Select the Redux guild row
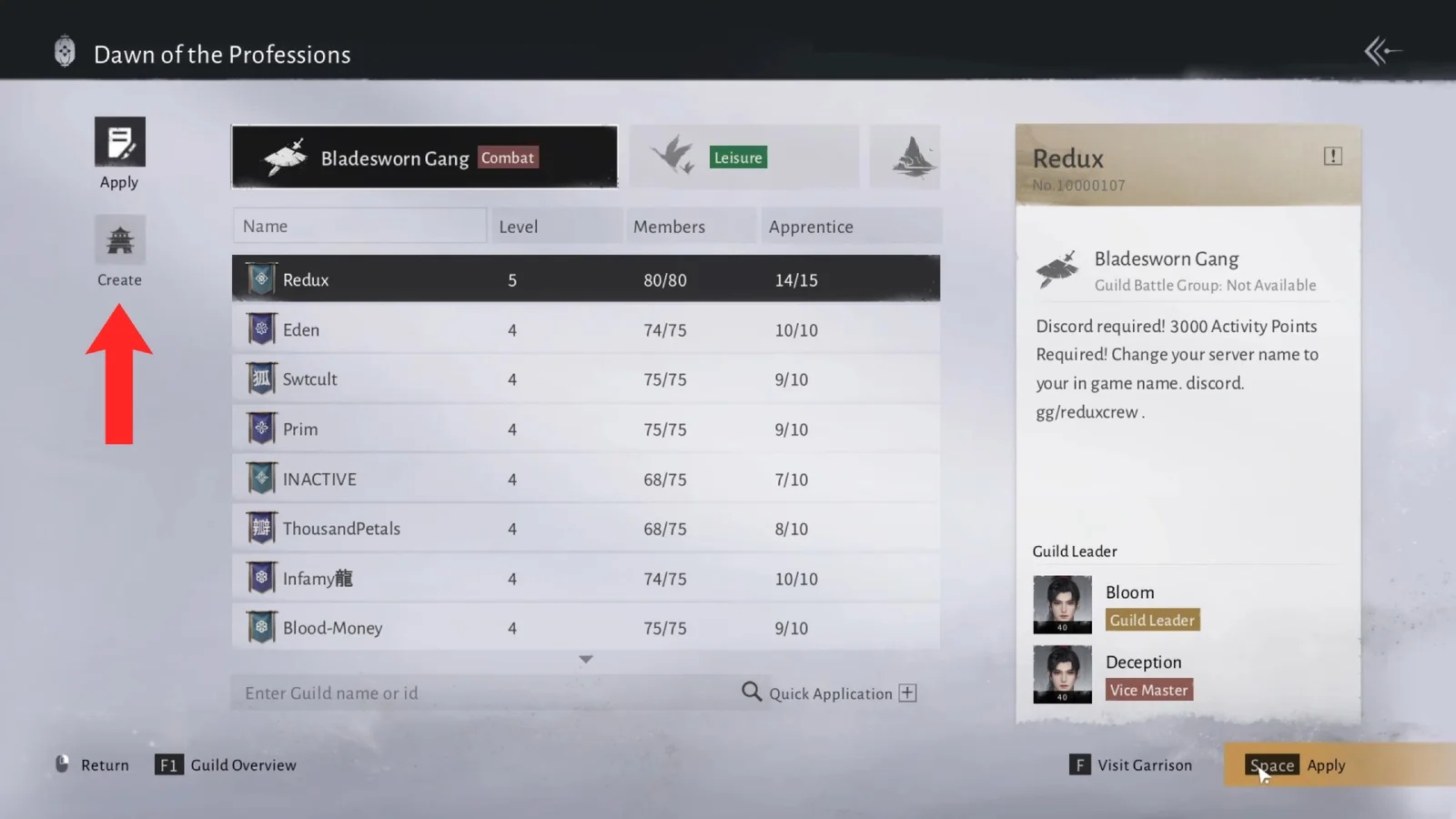 (x=585, y=279)
